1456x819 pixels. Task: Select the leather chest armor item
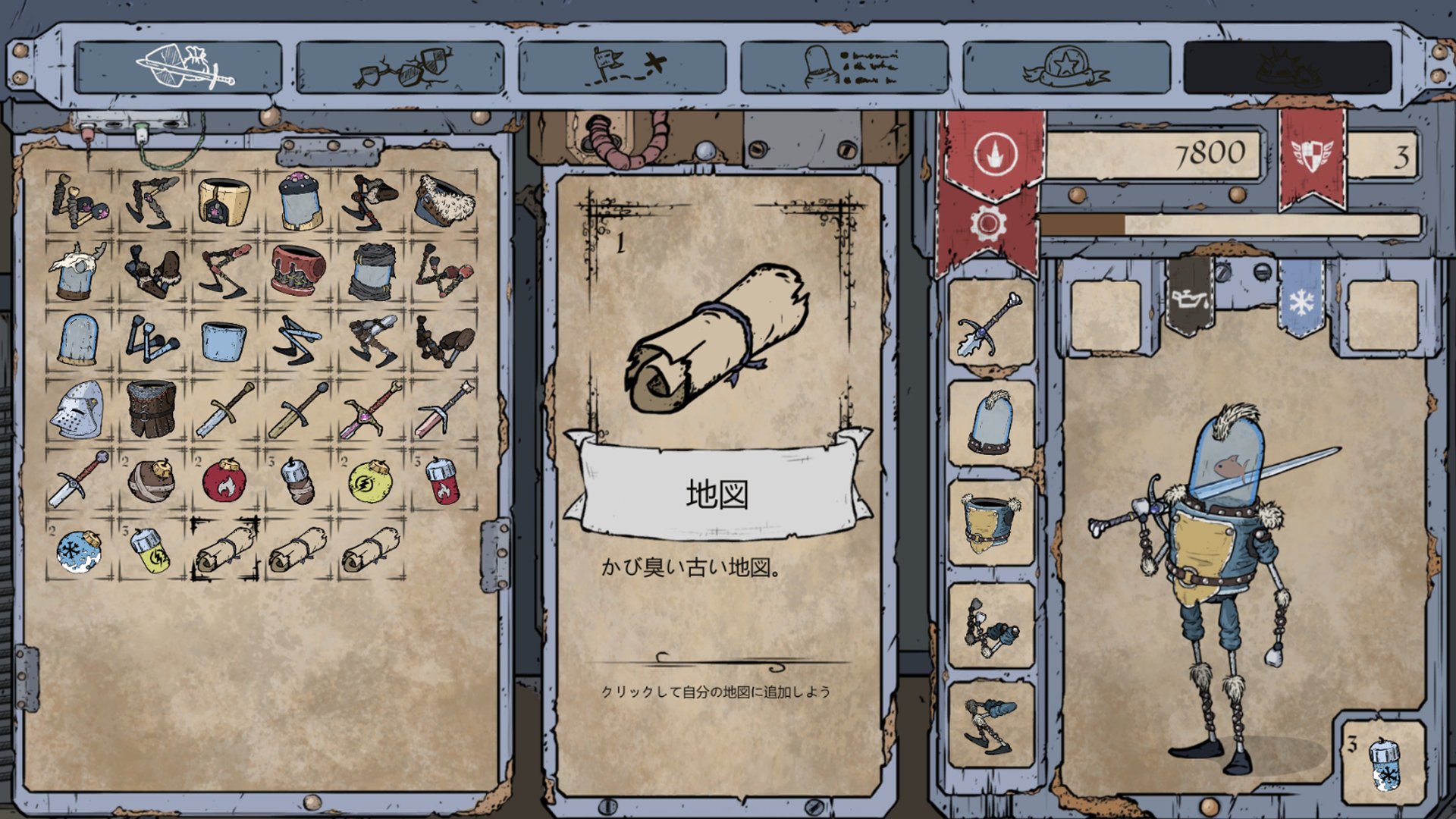coord(152,410)
